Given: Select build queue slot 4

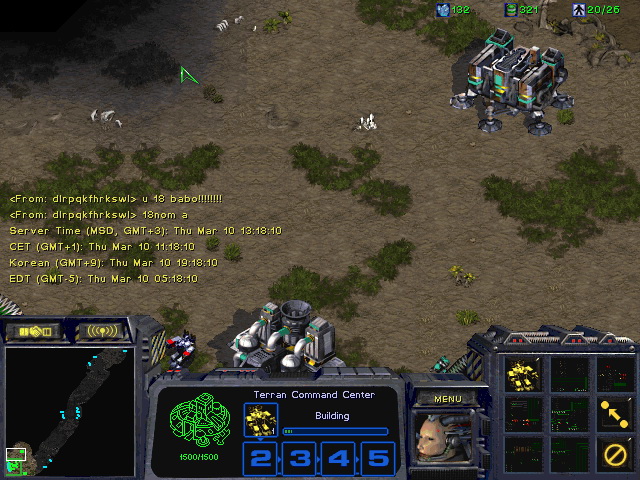Looking at the screenshot, I should 339,459.
